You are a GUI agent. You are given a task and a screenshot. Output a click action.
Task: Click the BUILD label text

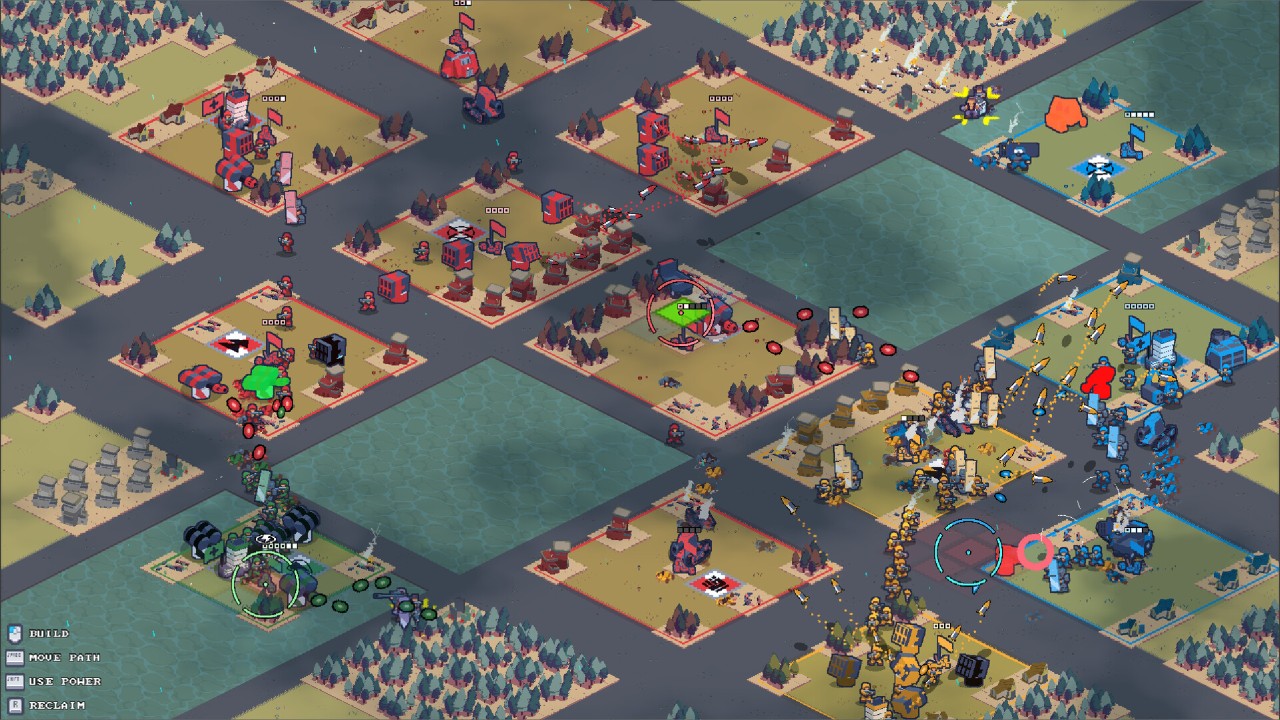tap(49, 634)
